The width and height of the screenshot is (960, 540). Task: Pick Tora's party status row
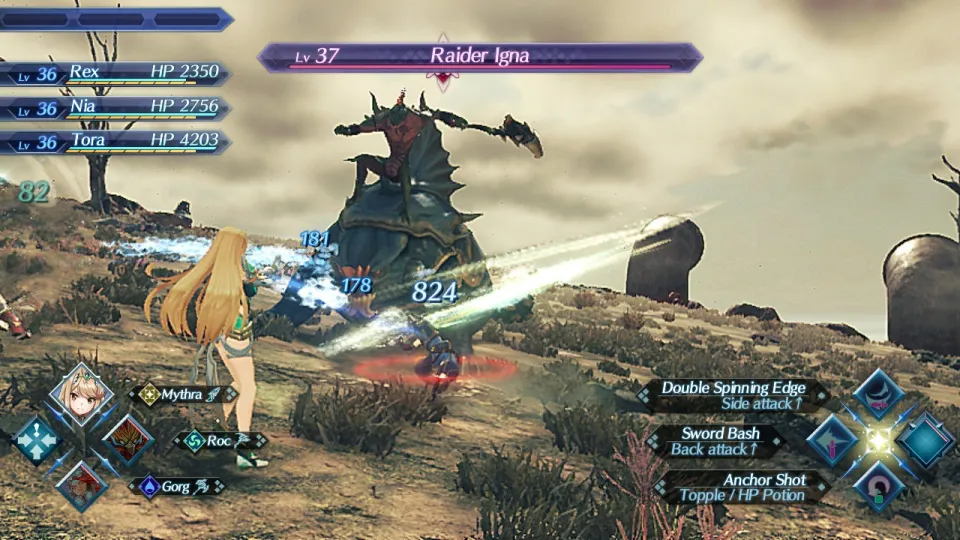pos(118,141)
